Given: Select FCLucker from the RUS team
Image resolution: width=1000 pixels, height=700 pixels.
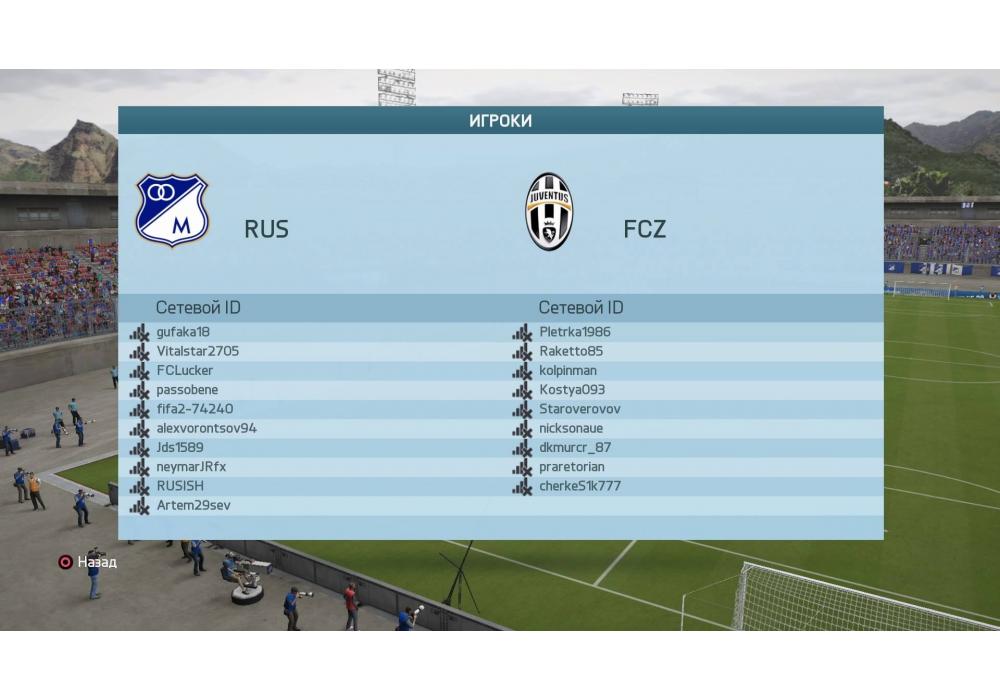Looking at the screenshot, I should coord(185,370).
